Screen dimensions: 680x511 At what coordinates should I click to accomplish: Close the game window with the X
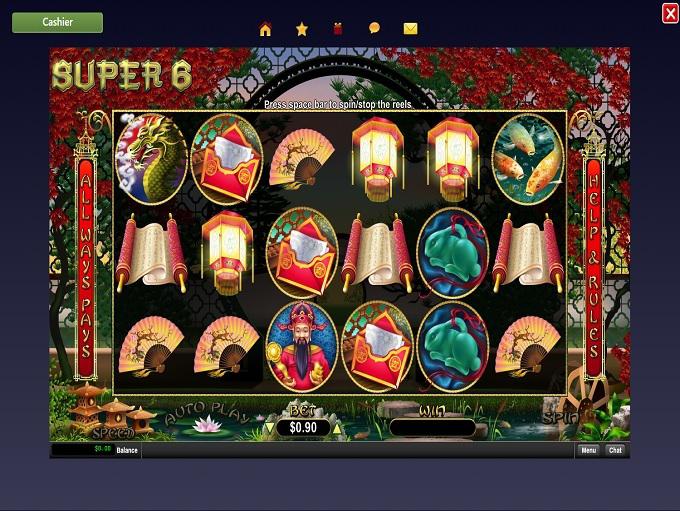coord(669,13)
